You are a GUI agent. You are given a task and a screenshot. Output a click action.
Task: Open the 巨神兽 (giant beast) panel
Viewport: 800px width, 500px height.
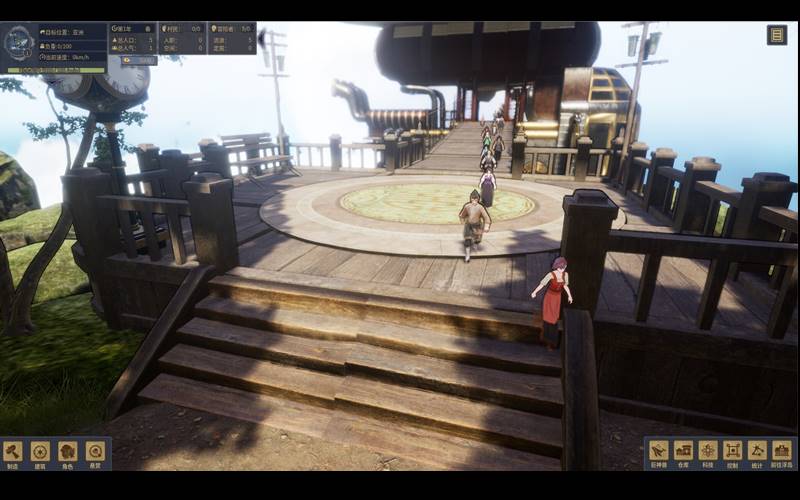[x=659, y=452]
